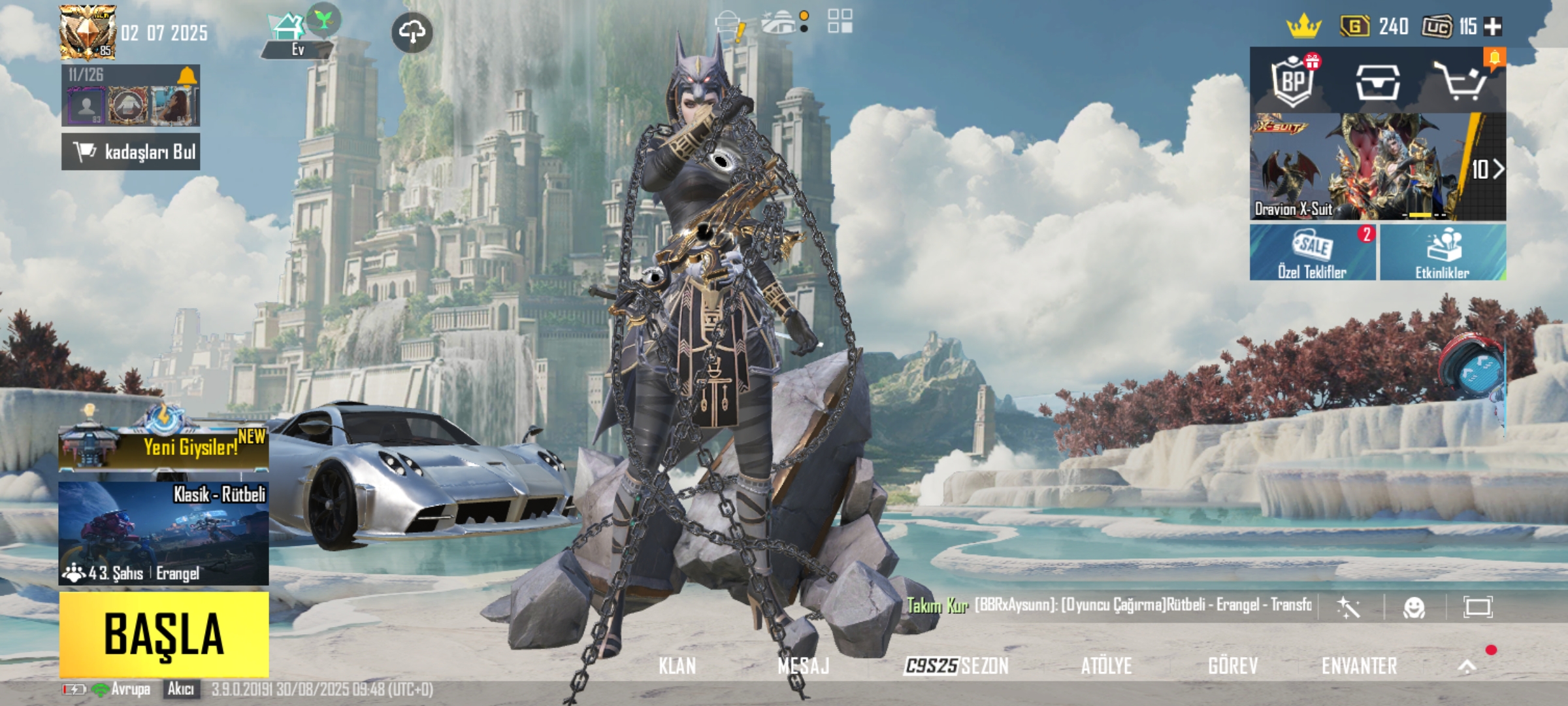Open the ATÖLYE workshop
1568x706 pixels.
click(x=1106, y=666)
